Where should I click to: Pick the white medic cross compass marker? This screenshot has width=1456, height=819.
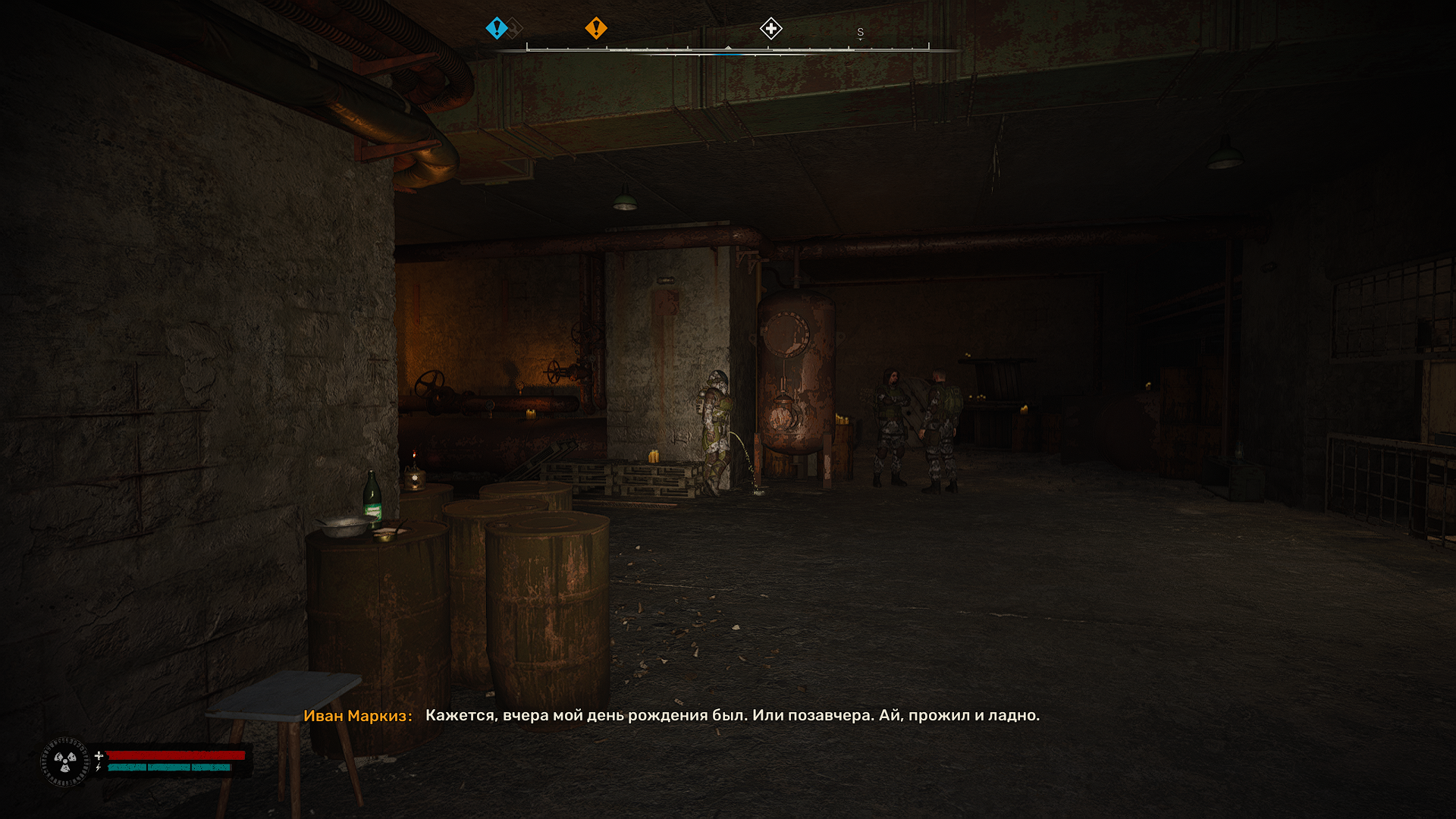click(x=770, y=30)
